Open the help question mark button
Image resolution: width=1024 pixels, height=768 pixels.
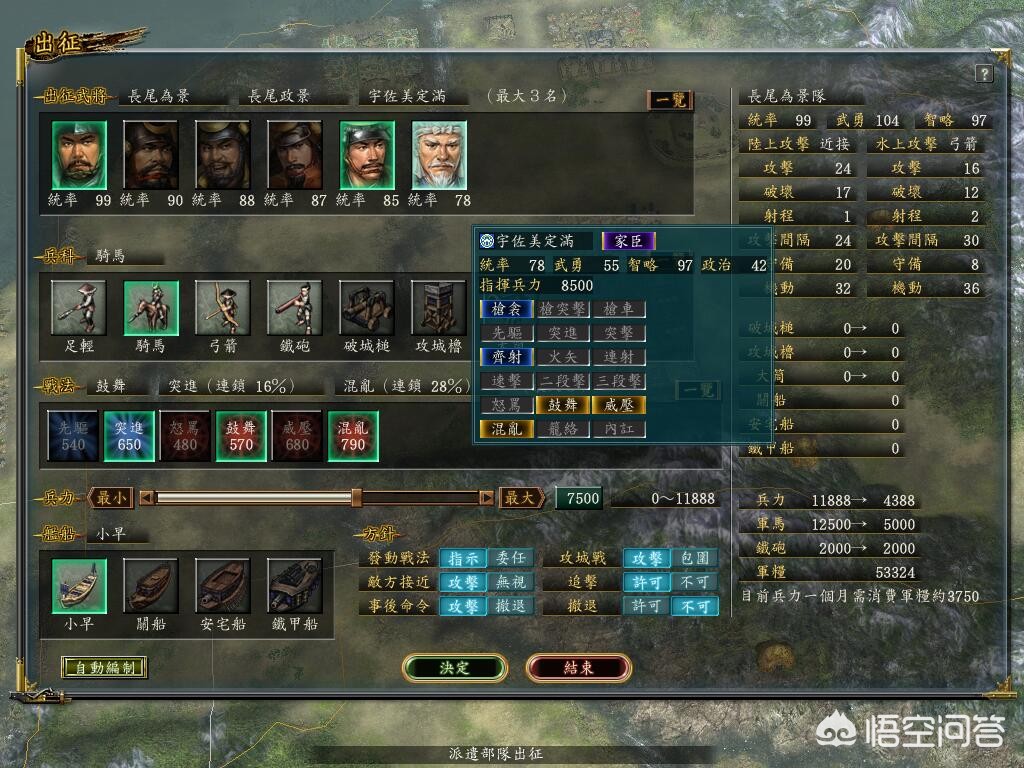tap(983, 74)
